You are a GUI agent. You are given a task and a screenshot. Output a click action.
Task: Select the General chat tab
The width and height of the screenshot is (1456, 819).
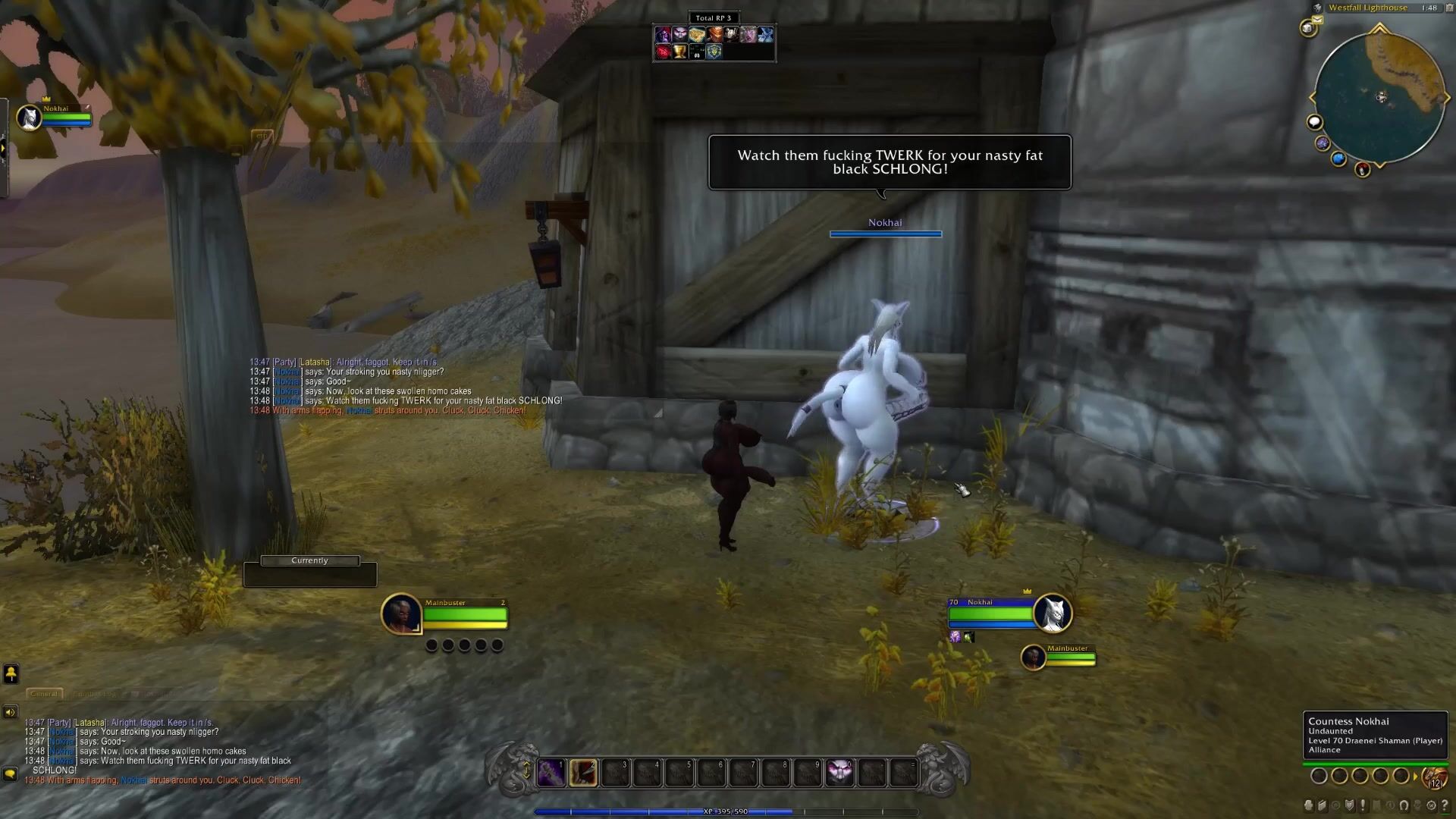point(44,693)
